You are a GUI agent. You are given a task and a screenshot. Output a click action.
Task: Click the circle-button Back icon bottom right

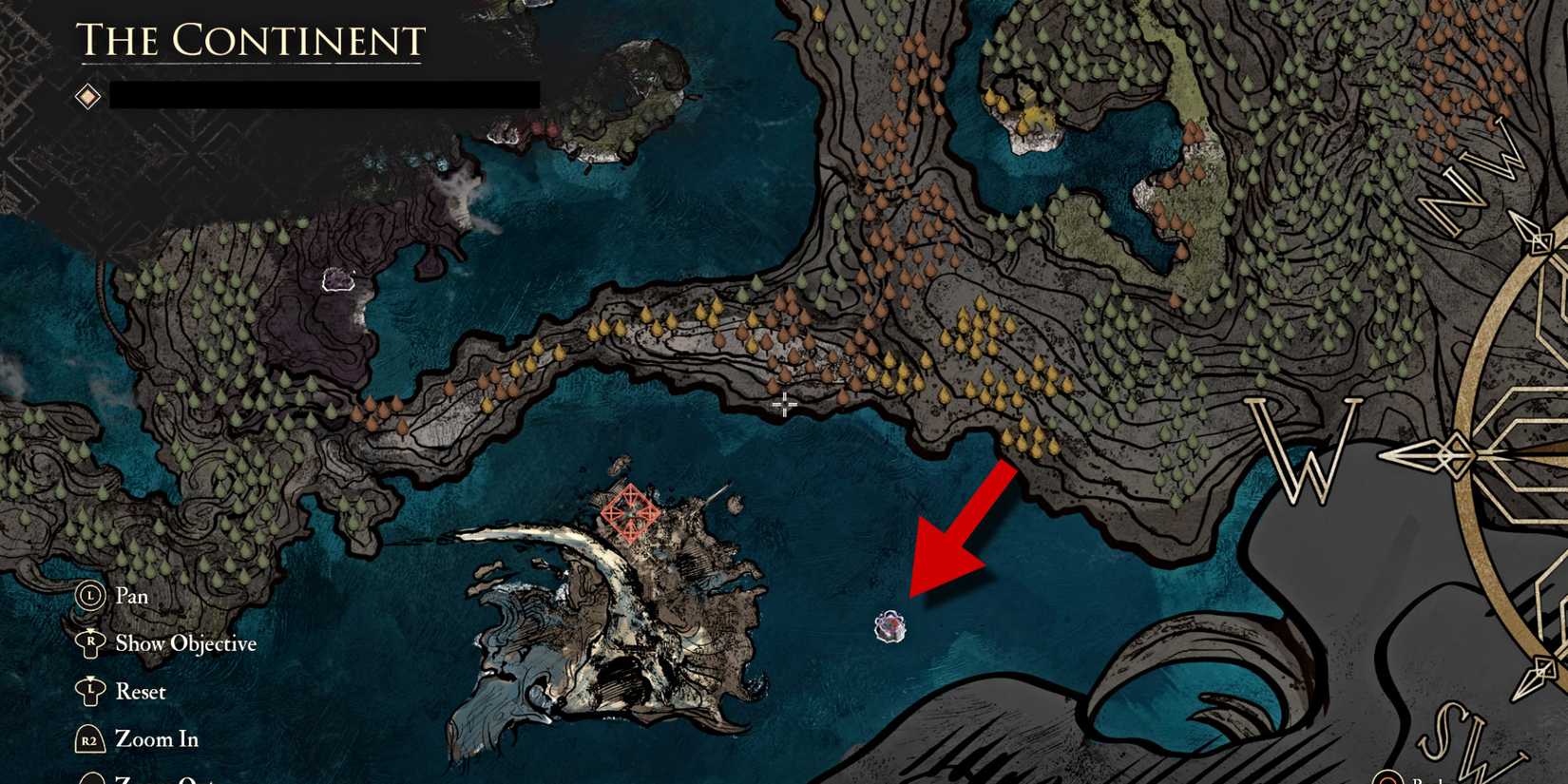1386,777
